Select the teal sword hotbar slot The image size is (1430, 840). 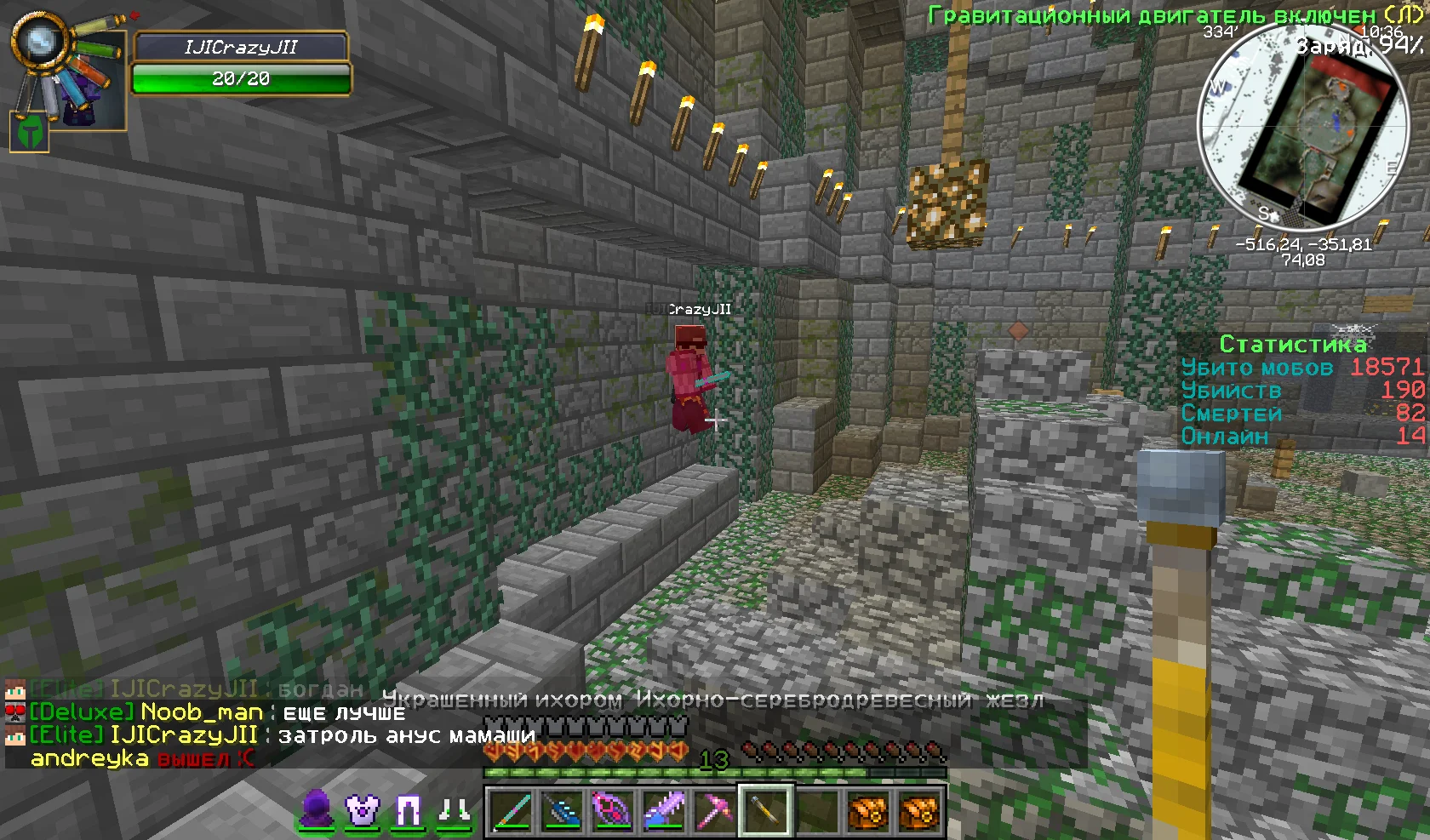(511, 809)
